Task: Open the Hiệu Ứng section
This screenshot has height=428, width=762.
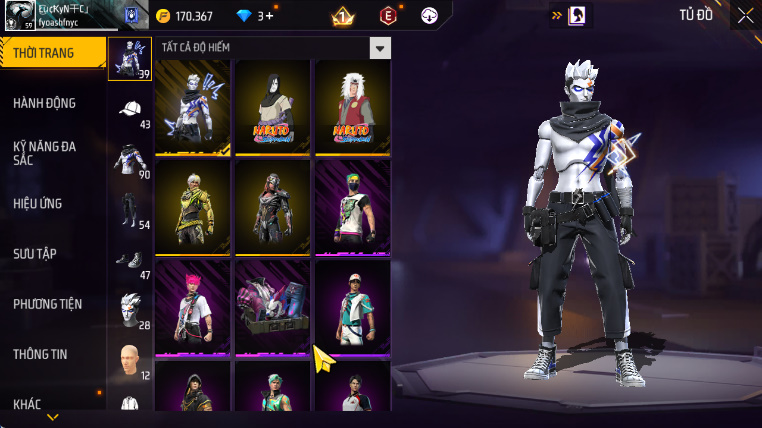Action: 38,203
